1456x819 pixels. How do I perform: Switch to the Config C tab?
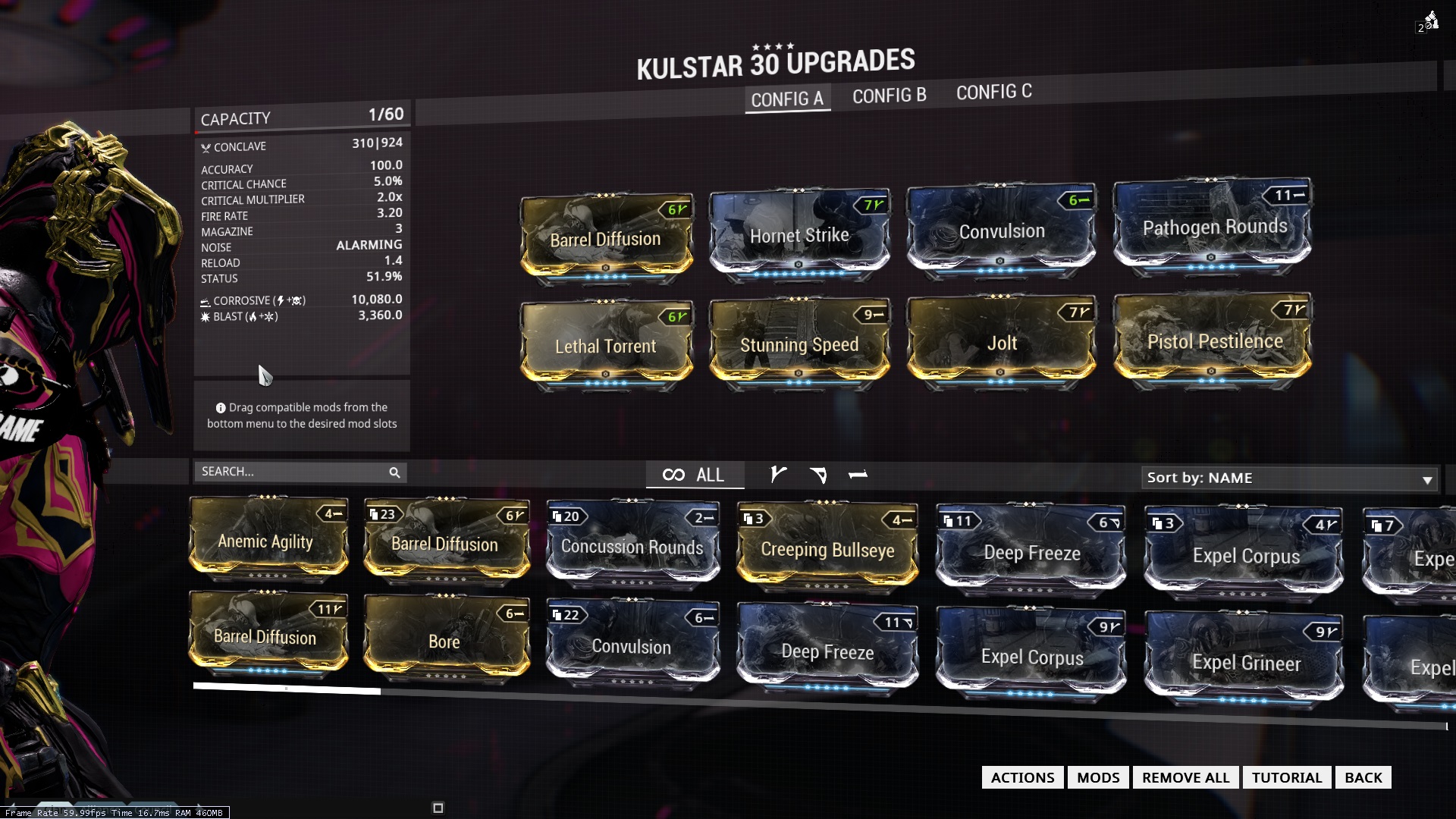pyautogui.click(x=993, y=93)
